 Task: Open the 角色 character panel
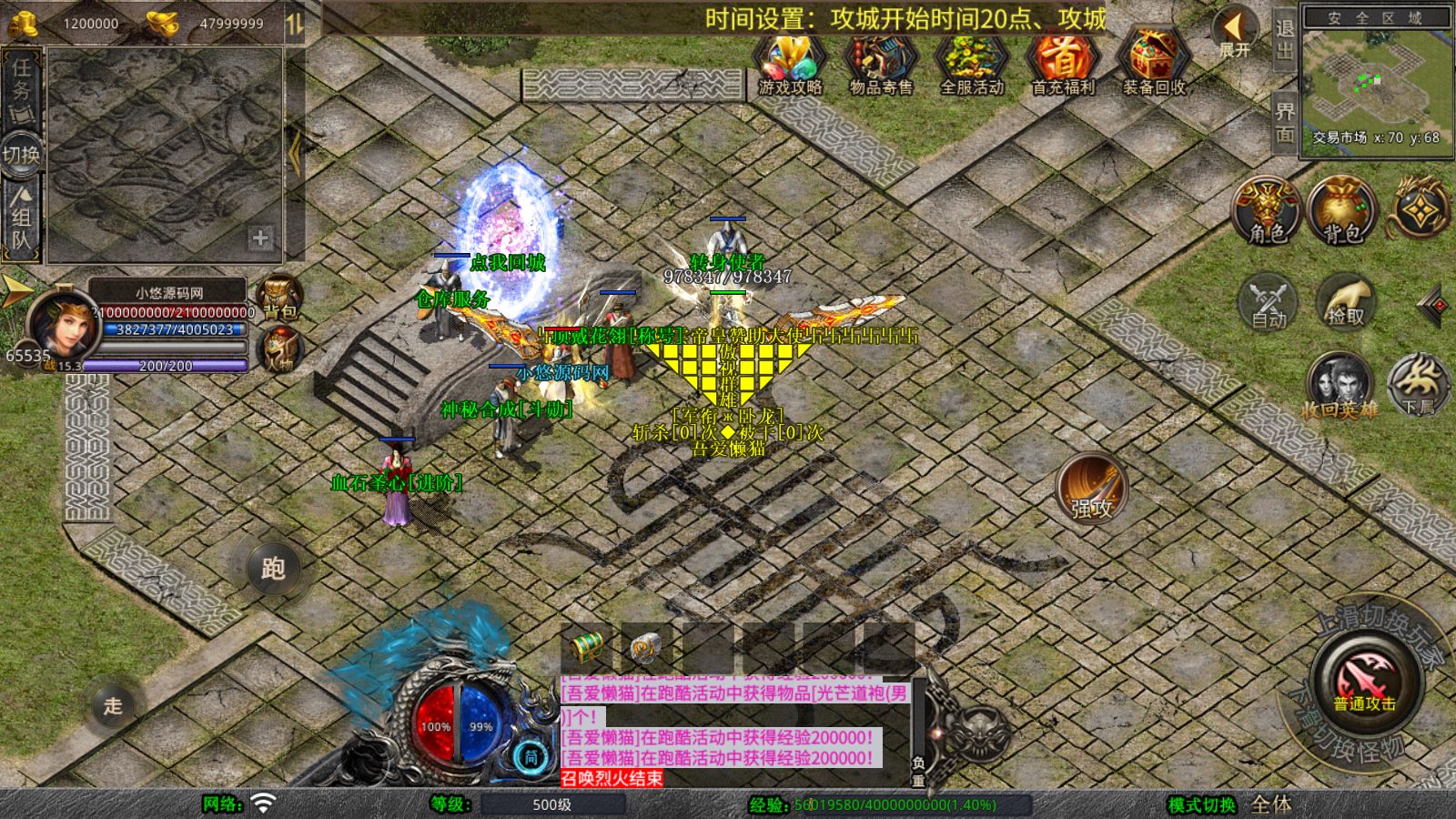(x=1267, y=210)
